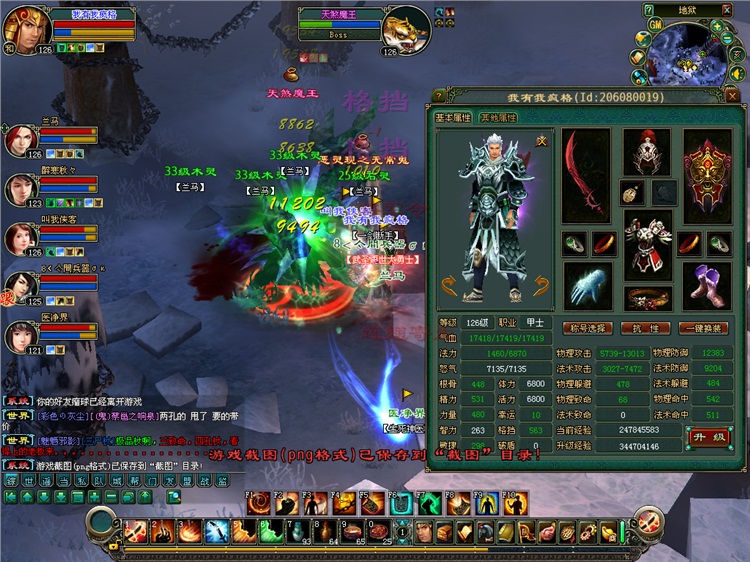This screenshot has width=750, height=562.
Task: Click the 升级 level-up button
Action: click(x=707, y=437)
